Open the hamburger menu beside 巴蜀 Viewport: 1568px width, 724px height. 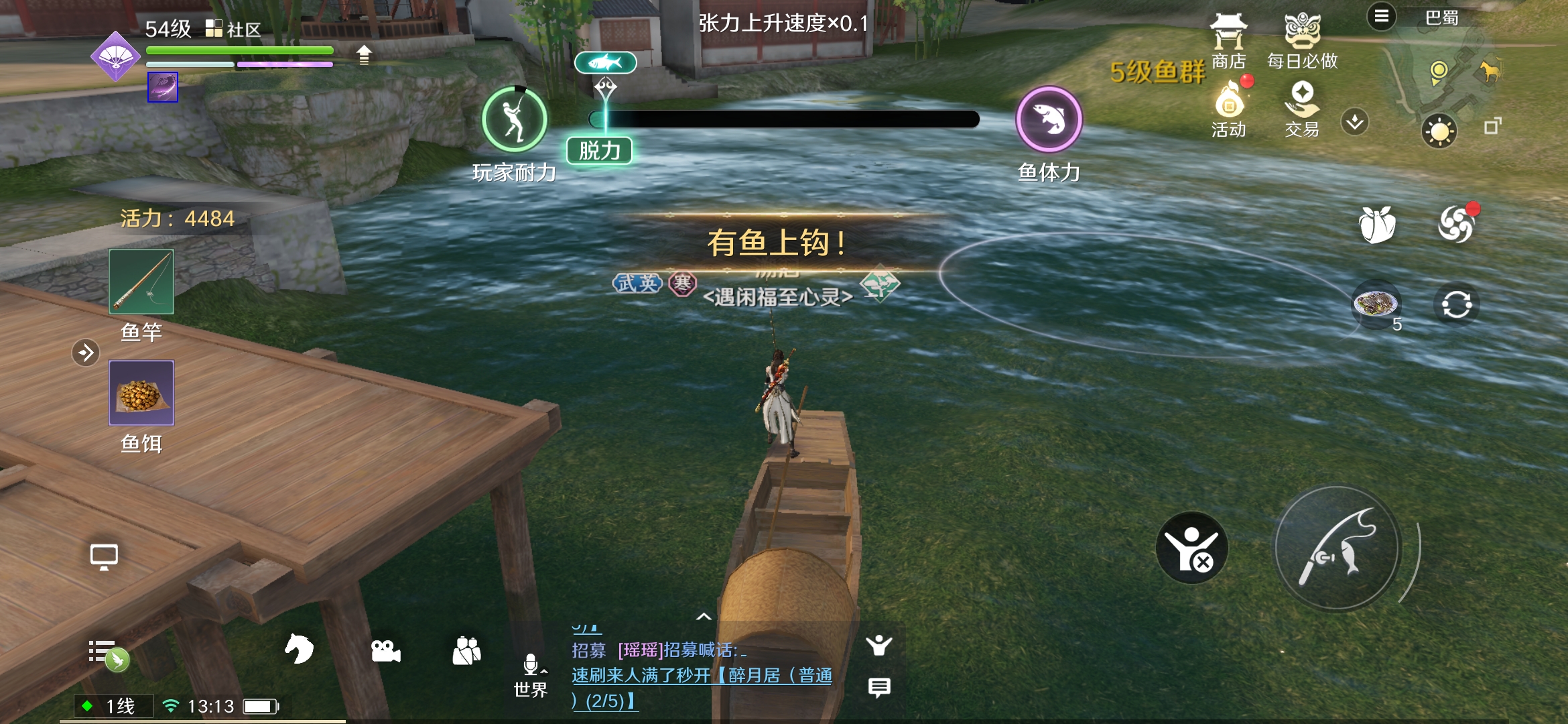point(1381,16)
